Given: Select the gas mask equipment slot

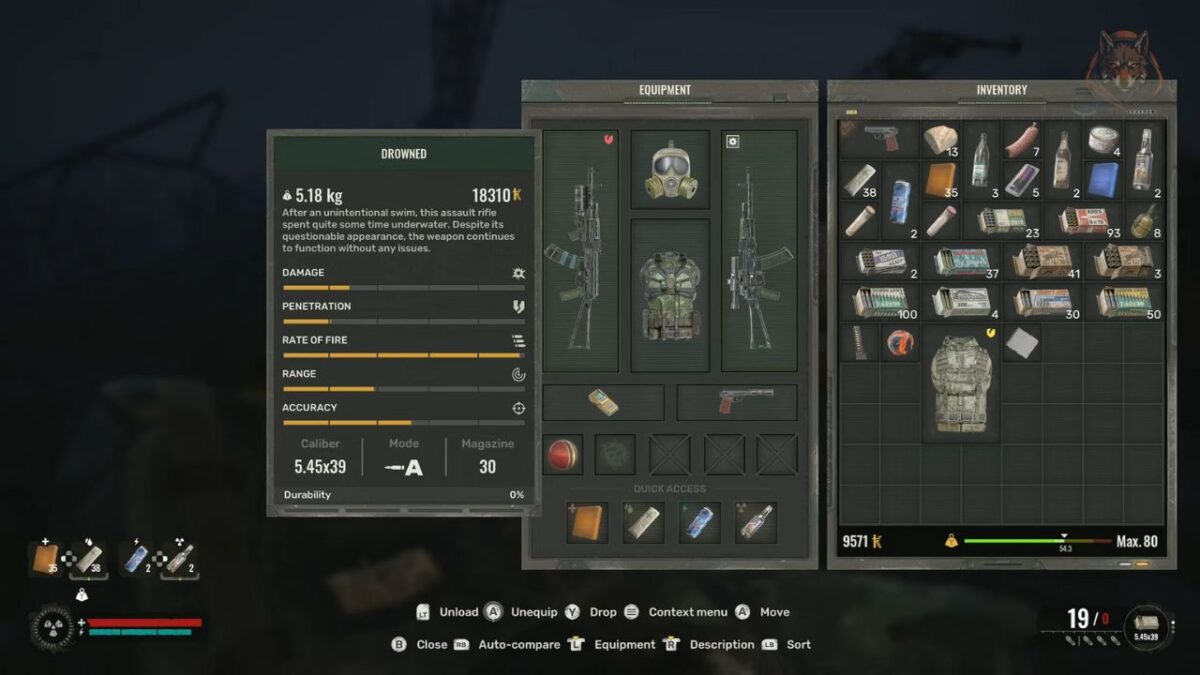Looking at the screenshot, I should click(x=670, y=169).
